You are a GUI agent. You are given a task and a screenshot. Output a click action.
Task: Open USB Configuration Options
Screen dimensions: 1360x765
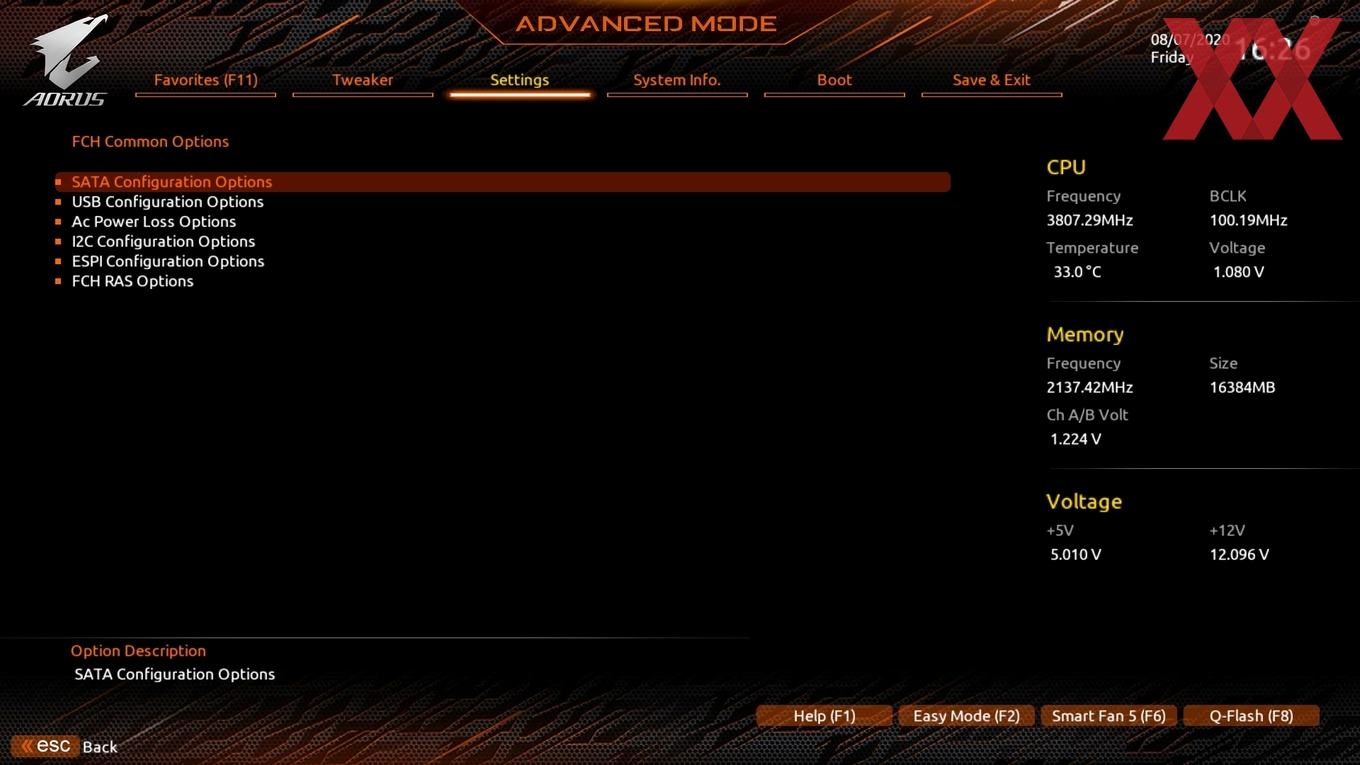[167, 201]
